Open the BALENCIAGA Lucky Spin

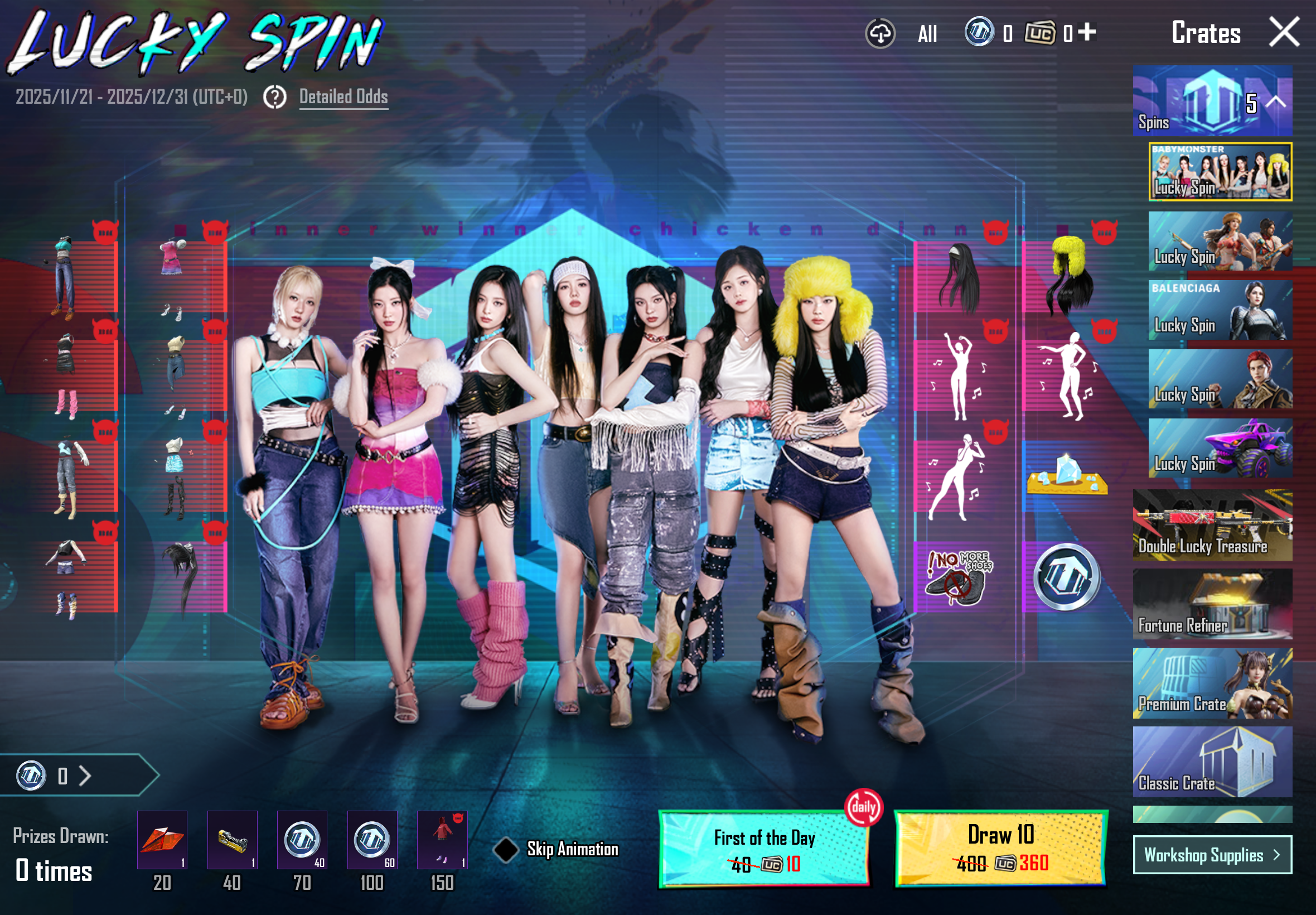click(x=1220, y=310)
